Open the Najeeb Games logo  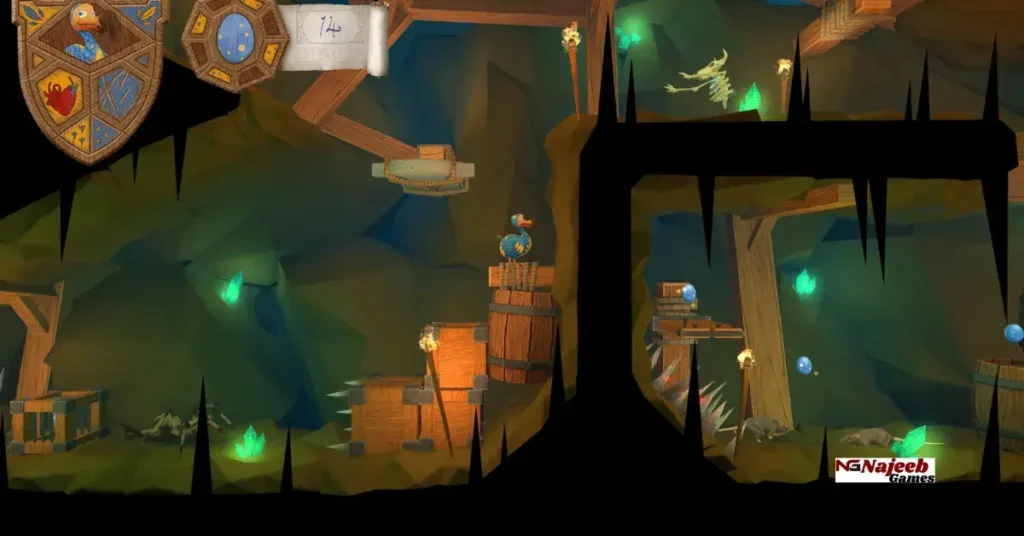[x=885, y=470]
